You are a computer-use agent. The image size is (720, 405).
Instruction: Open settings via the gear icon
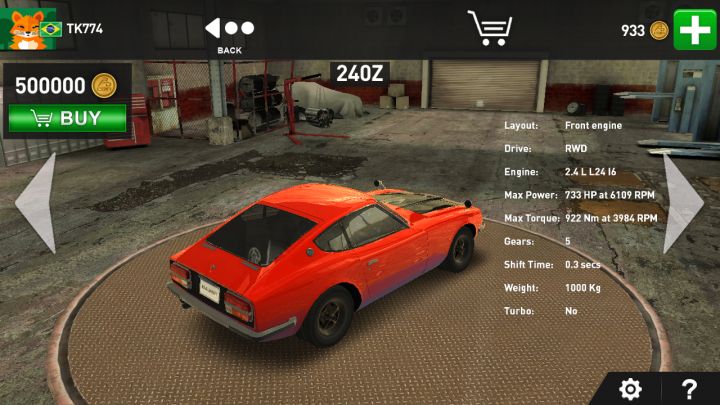pos(631,389)
